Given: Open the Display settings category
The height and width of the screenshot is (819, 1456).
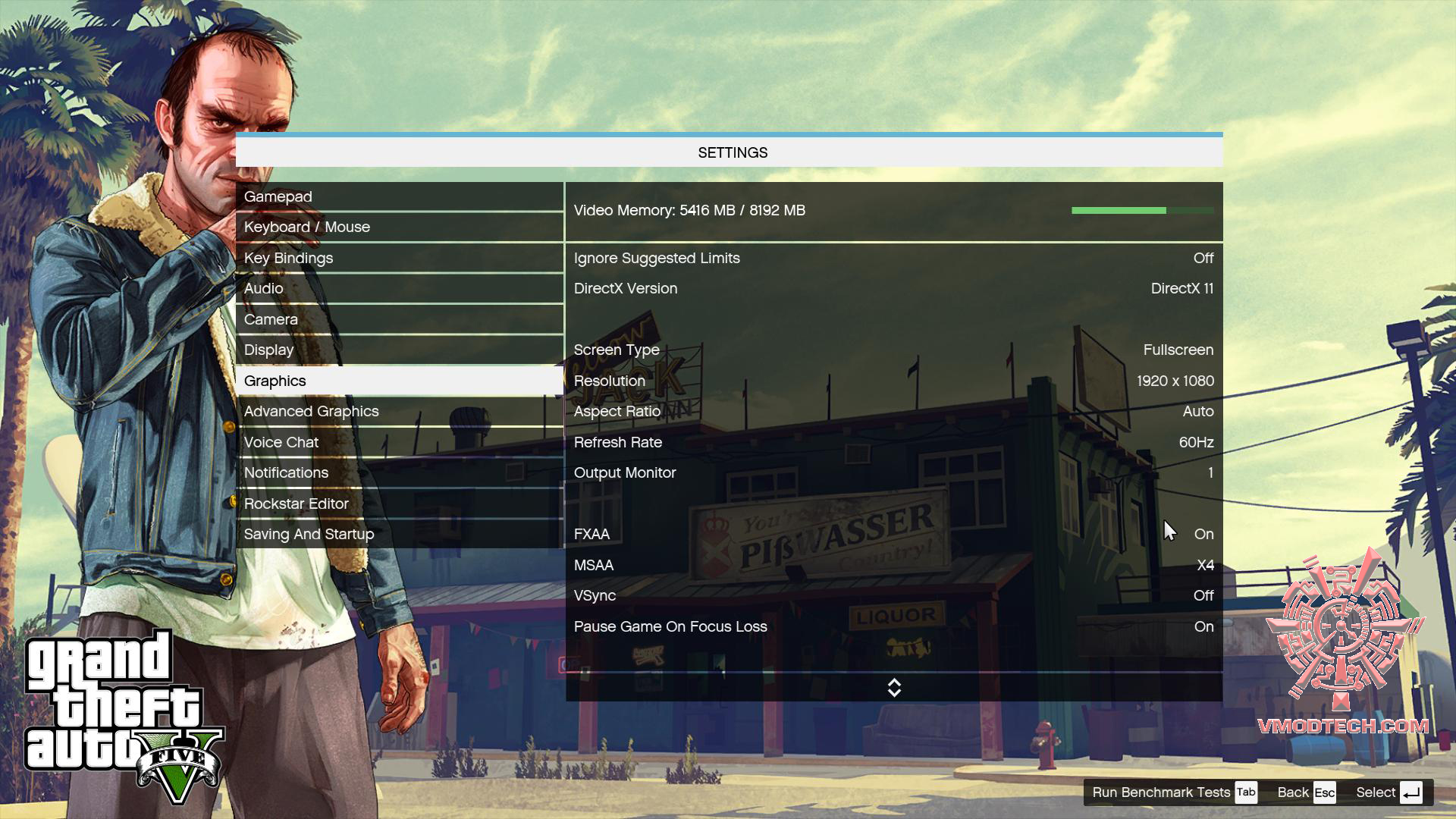Looking at the screenshot, I should [399, 350].
